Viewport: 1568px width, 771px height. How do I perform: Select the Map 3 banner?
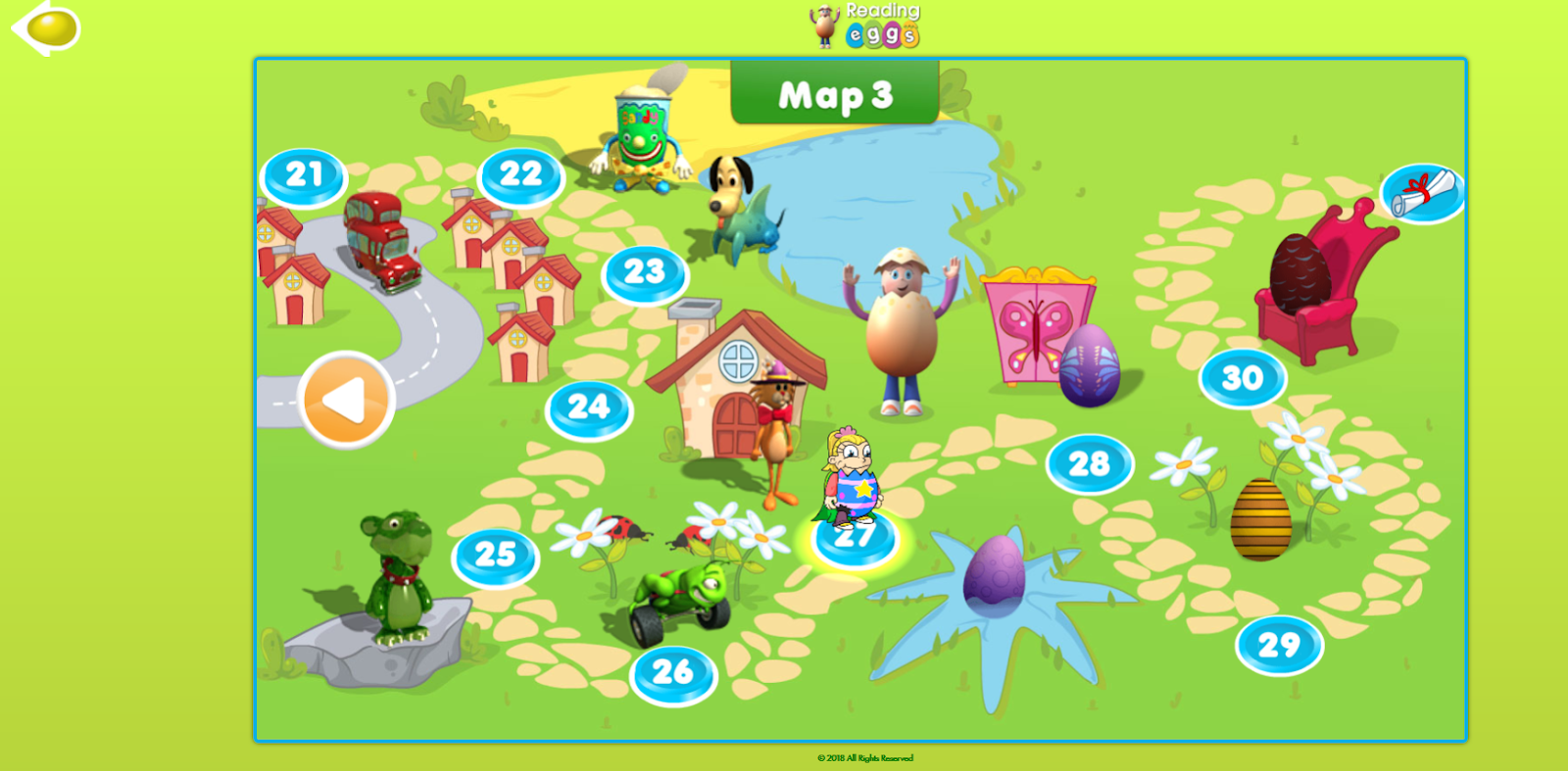(834, 96)
